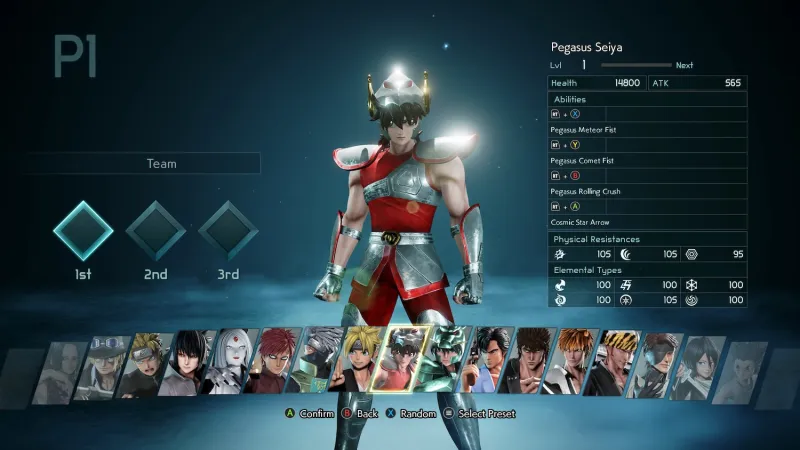The image size is (800, 450).
Task: Pick the 3rd team slot diamond
Action: [x=228, y=230]
